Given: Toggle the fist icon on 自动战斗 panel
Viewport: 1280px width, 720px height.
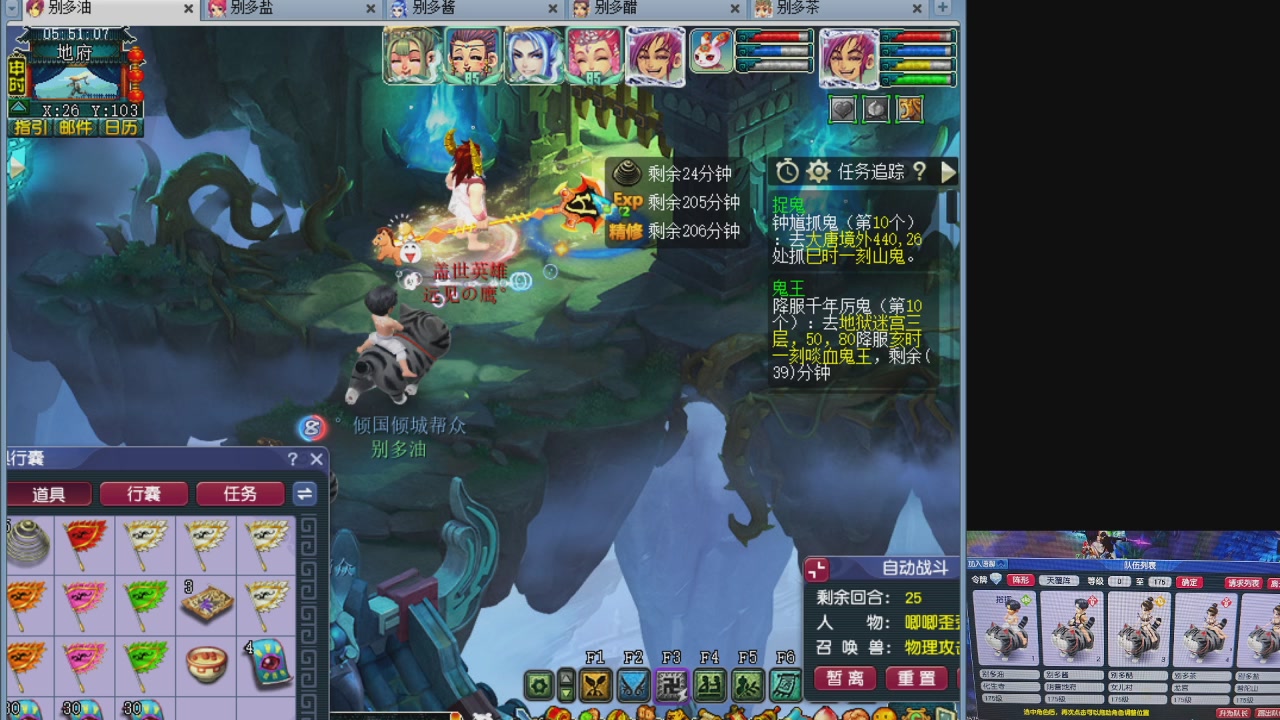Looking at the screenshot, I should point(816,568).
